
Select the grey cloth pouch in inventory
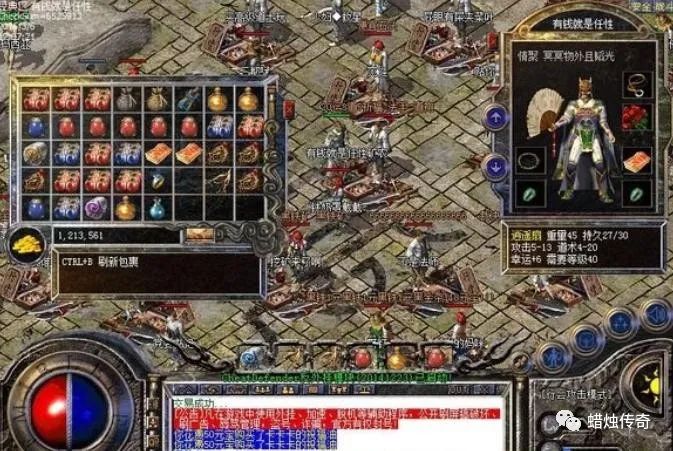click(127, 99)
